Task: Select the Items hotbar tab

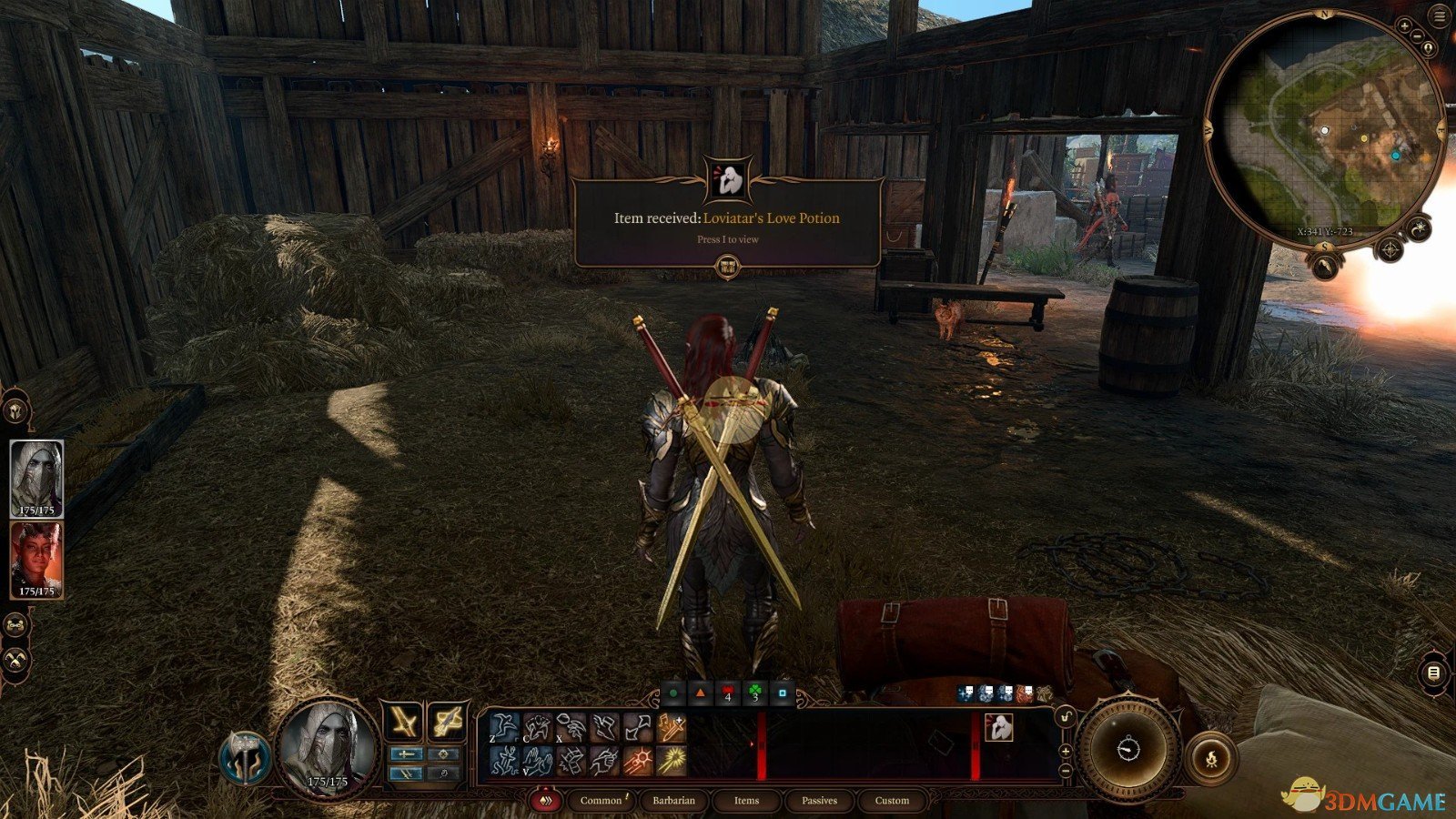Action: (746, 801)
